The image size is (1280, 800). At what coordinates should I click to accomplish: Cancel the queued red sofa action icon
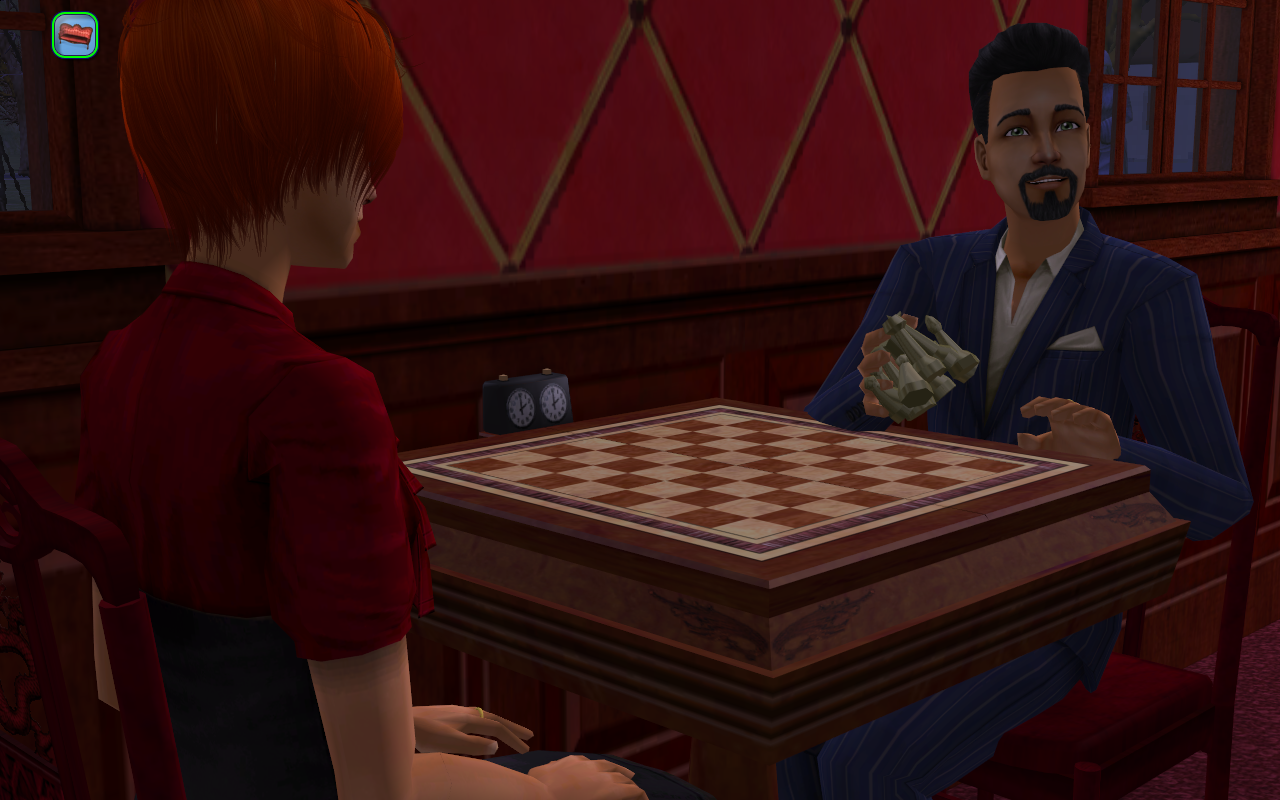[x=75, y=35]
